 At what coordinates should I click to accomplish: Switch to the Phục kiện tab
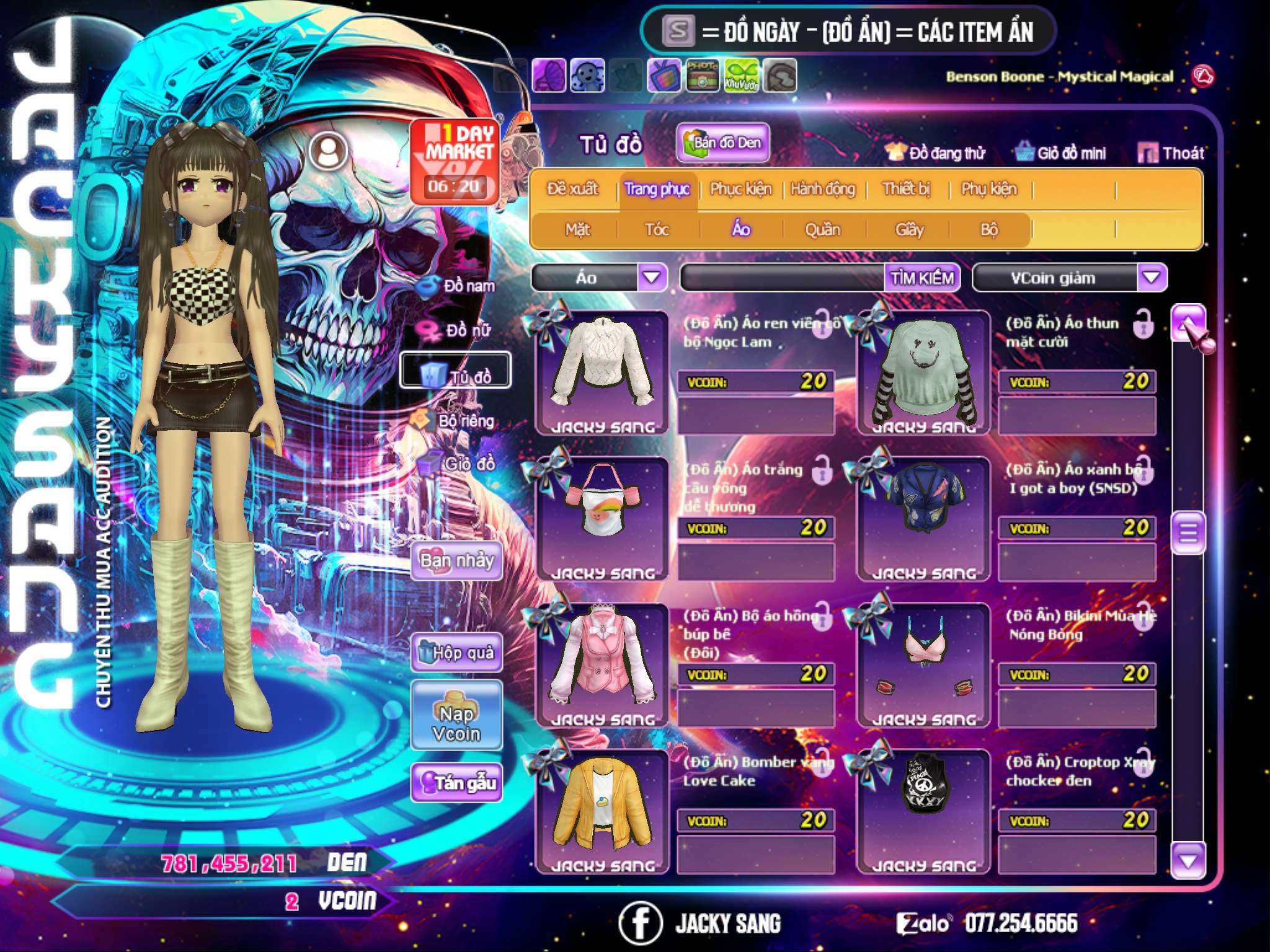[x=740, y=189]
